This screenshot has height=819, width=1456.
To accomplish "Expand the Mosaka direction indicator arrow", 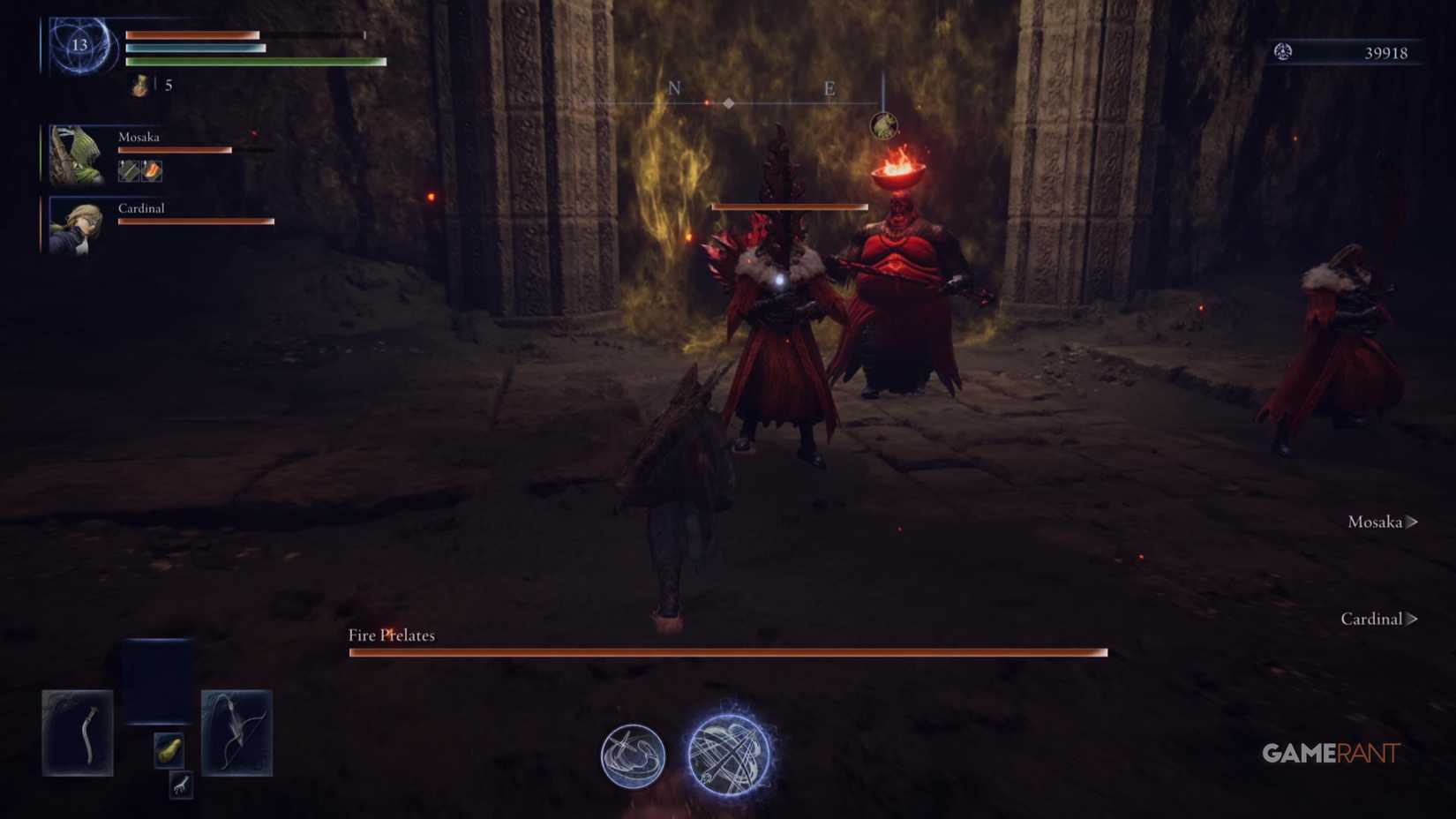I will pyautogui.click(x=1414, y=522).
